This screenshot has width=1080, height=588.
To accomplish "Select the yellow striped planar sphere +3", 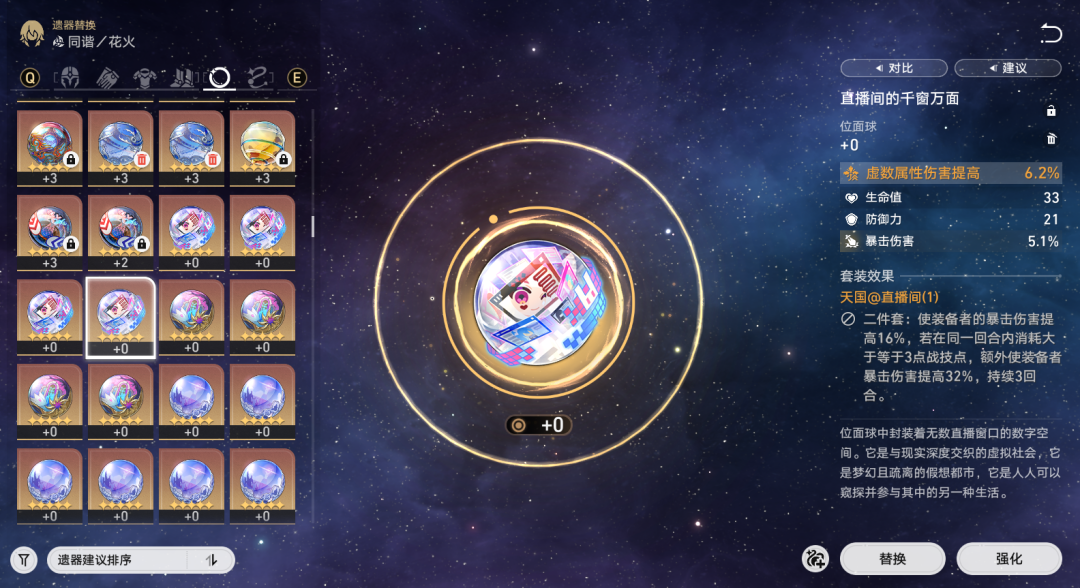I will [x=262, y=147].
